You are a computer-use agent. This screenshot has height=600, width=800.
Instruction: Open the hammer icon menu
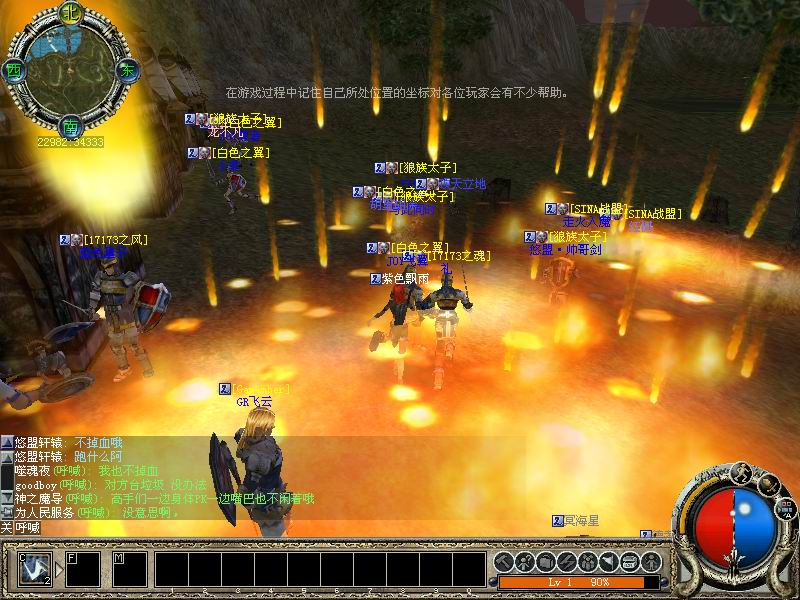point(503,560)
